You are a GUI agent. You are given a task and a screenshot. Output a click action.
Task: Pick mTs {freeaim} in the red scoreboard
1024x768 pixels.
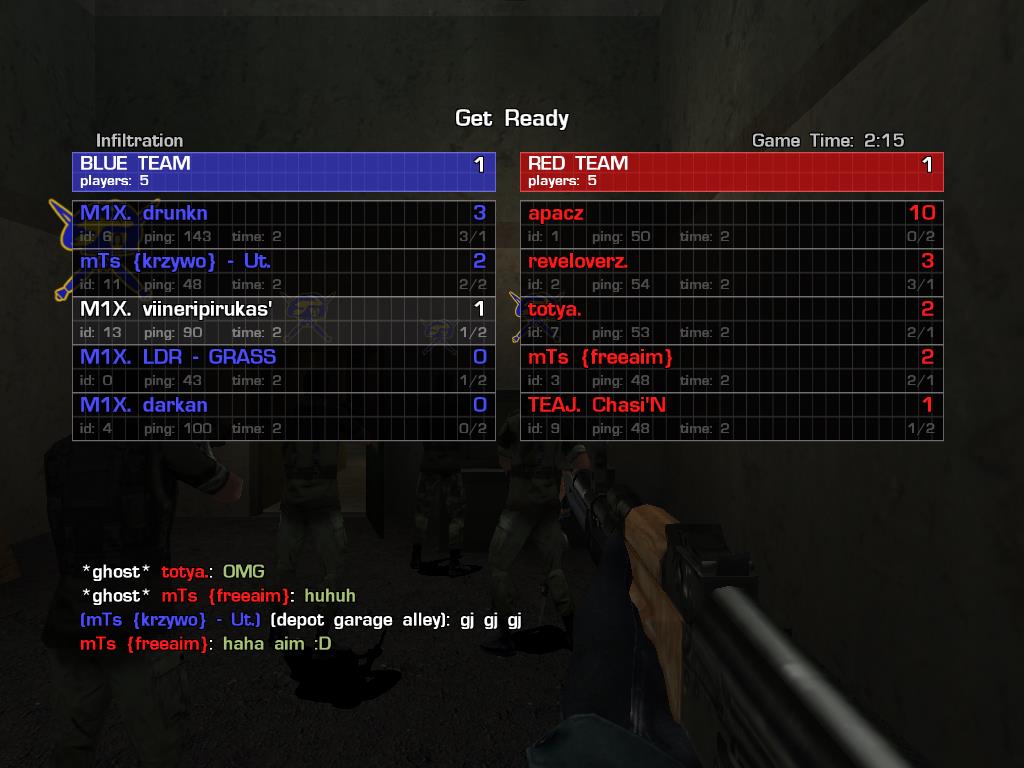[x=731, y=368]
